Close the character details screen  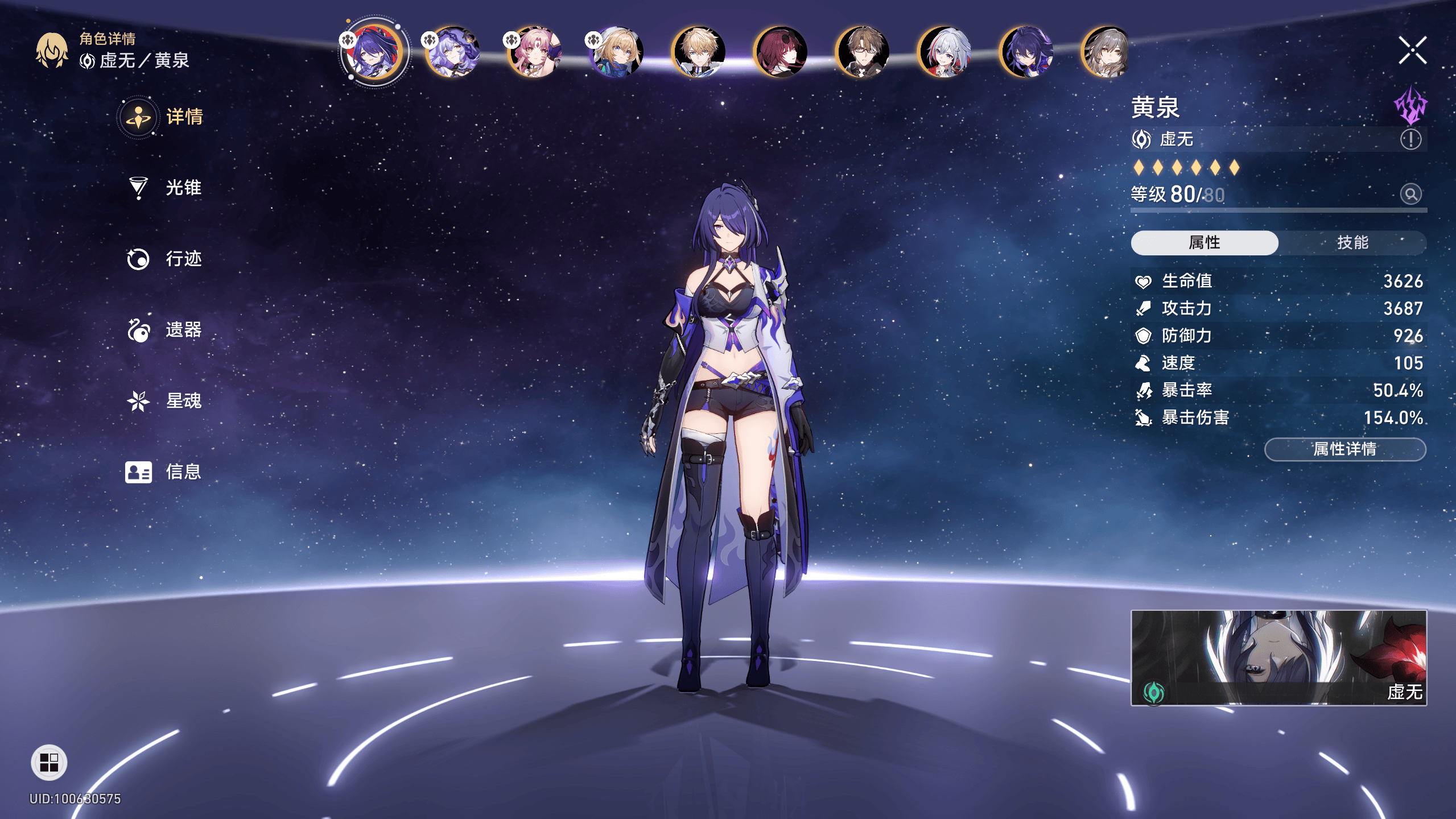pos(1412,51)
